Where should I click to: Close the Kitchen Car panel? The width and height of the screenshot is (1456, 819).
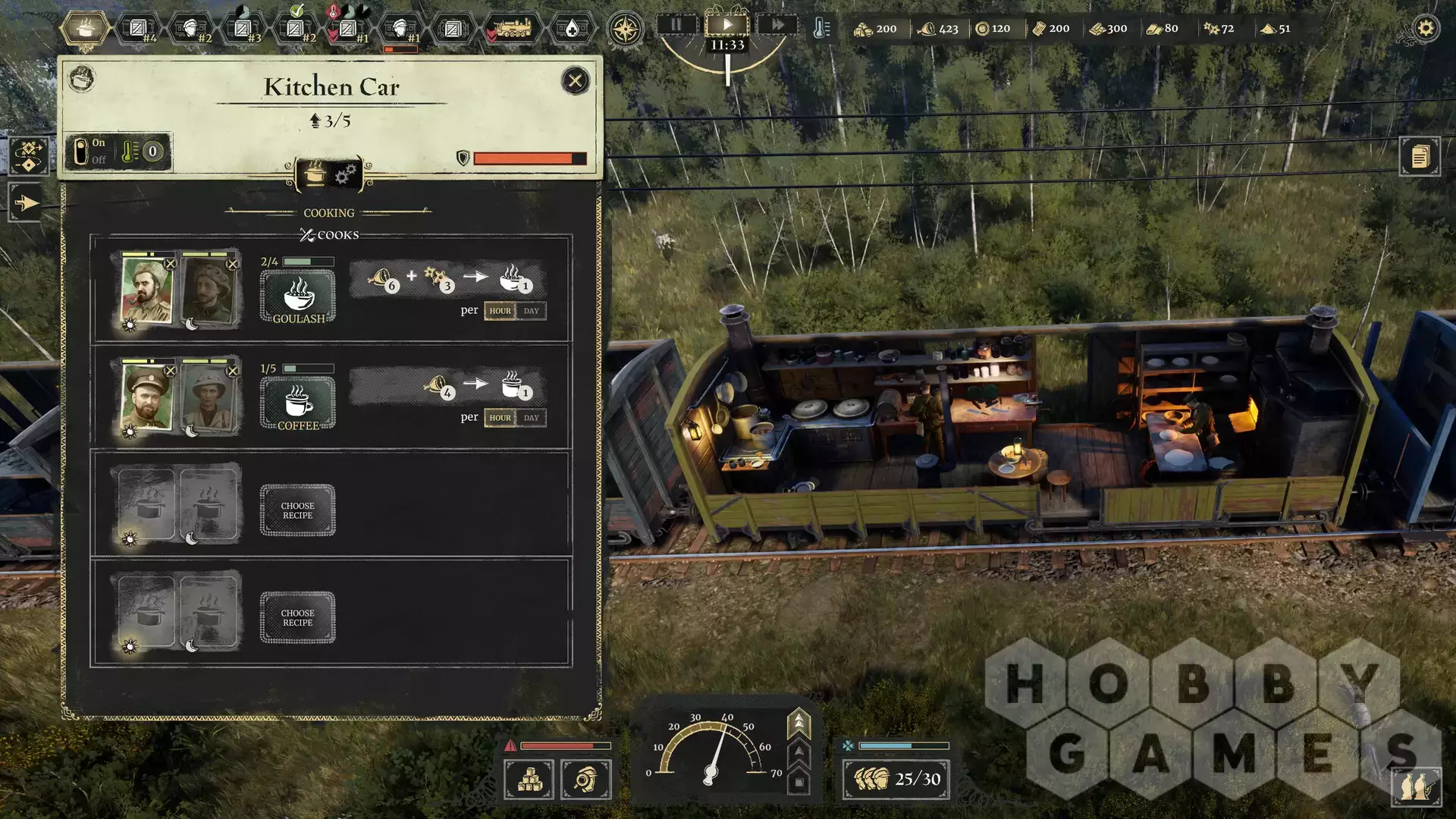point(575,80)
